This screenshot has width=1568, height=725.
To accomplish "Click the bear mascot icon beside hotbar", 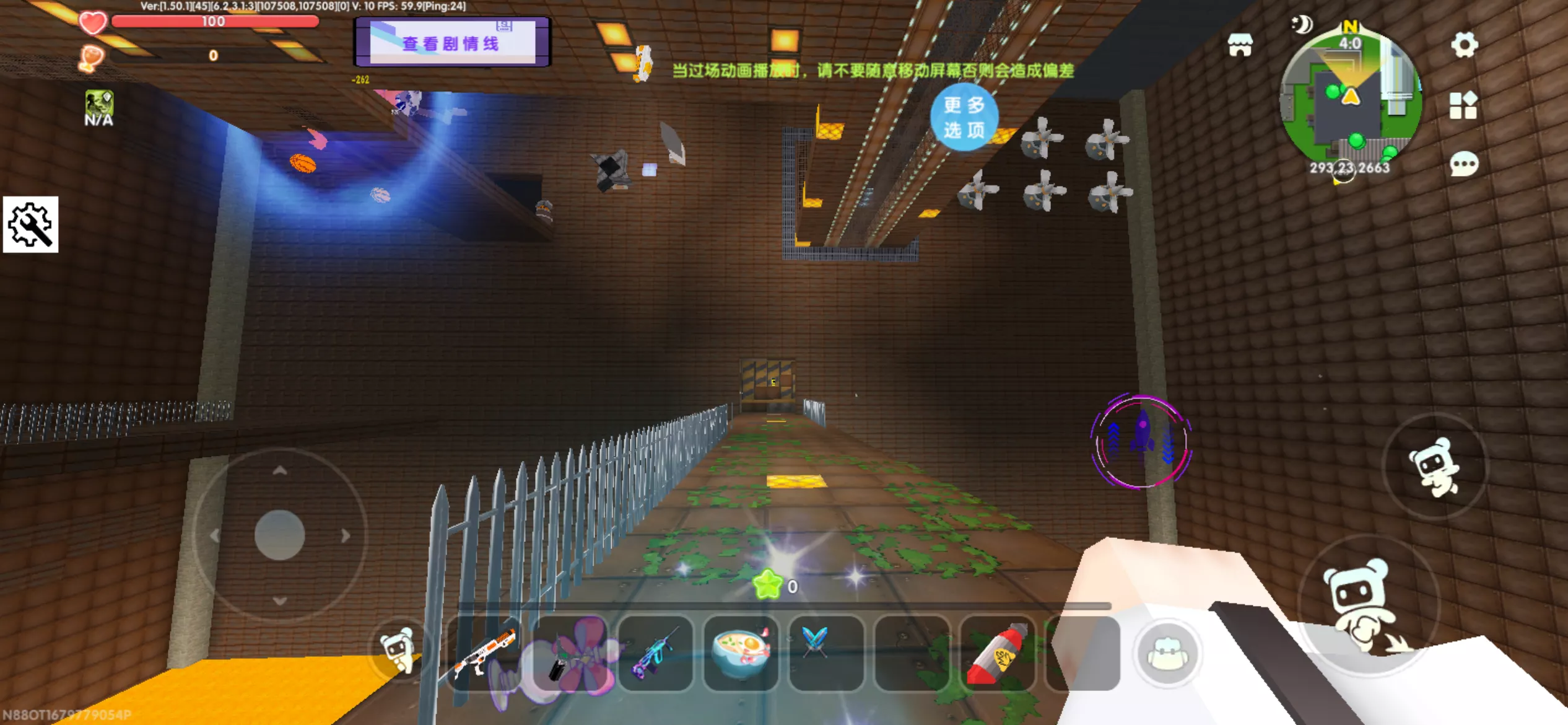I will (398, 649).
